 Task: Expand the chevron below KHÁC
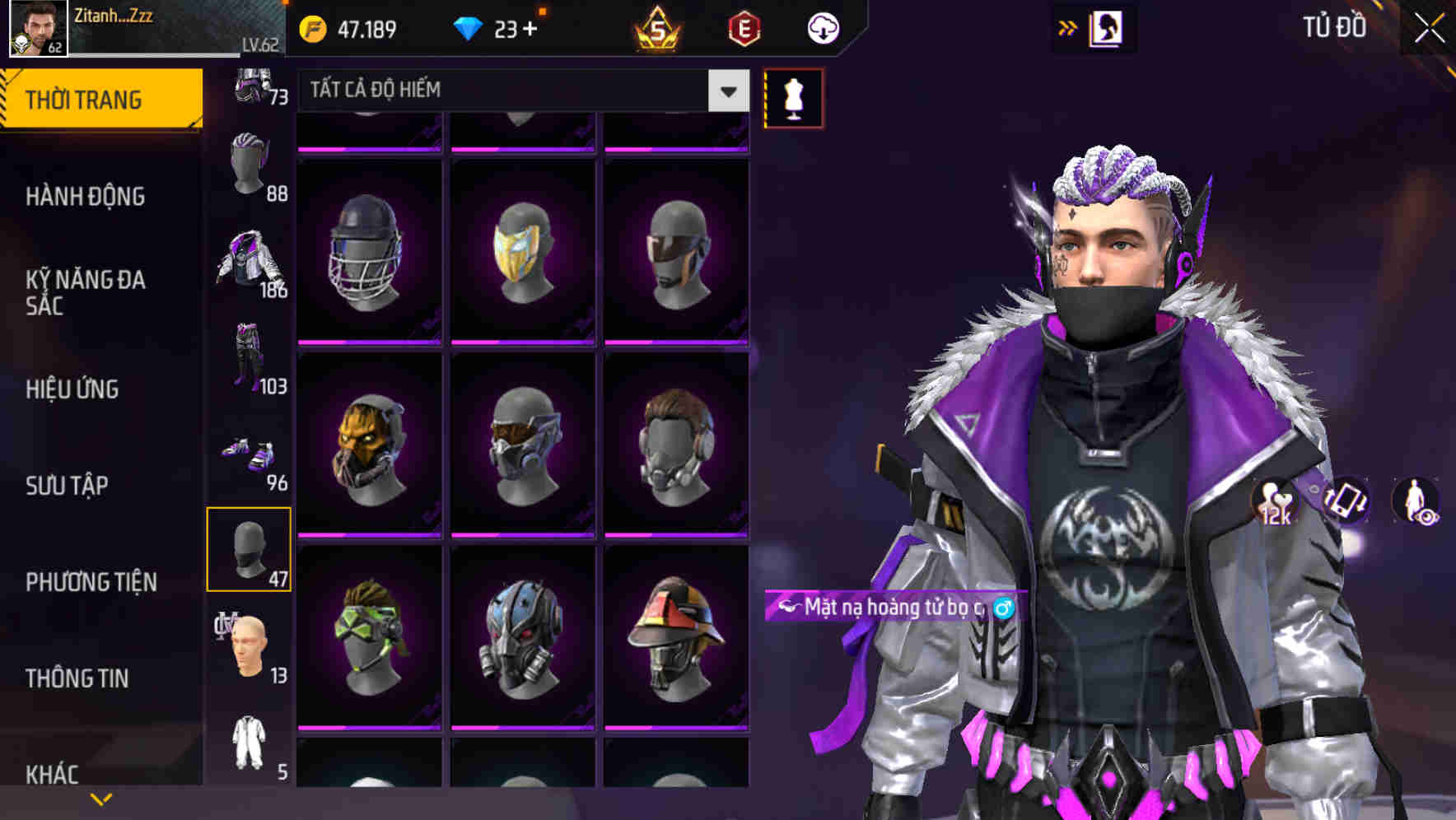101,797
